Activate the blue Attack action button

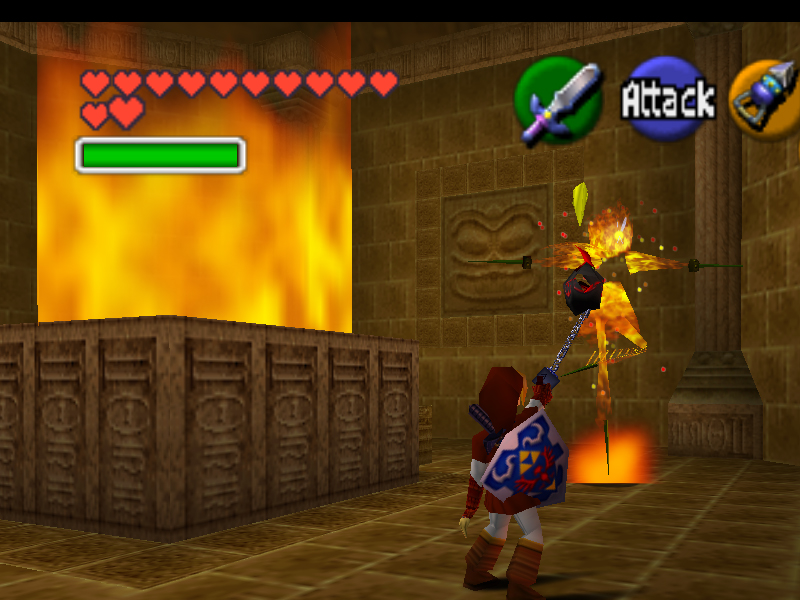(667, 100)
